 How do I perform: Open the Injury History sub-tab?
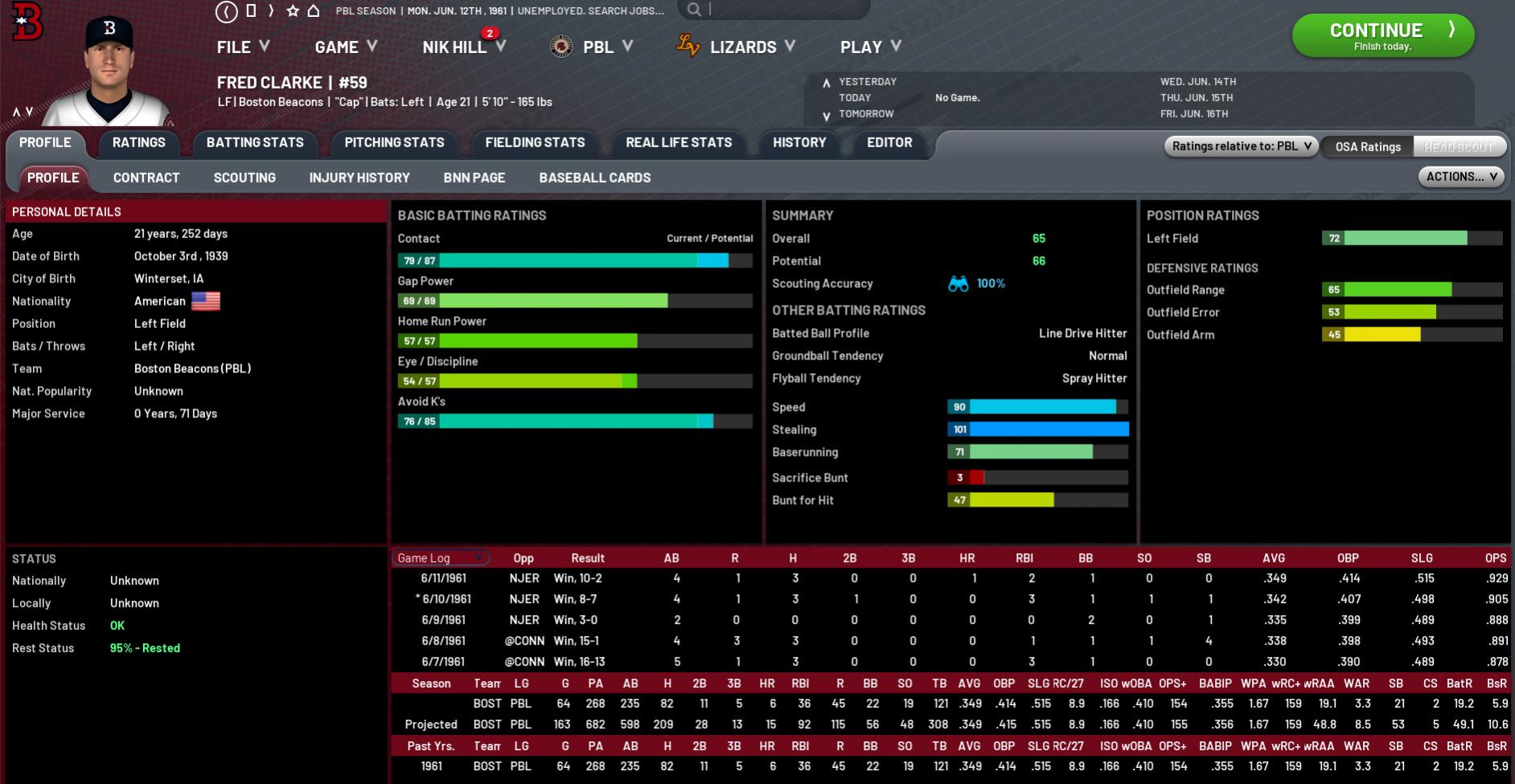359,178
